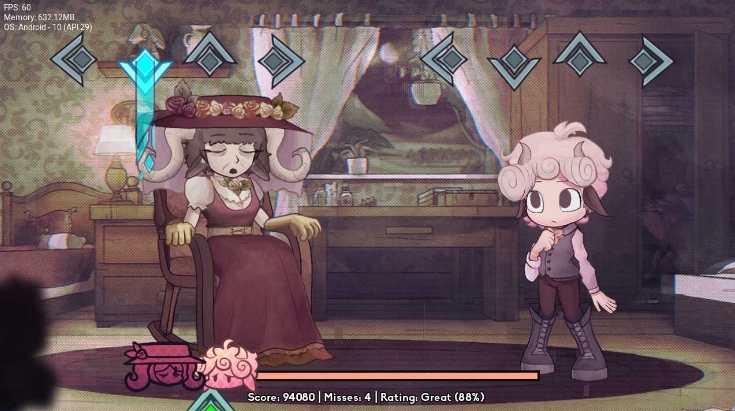735x411 pixels.
Task: Hit the player's up arrow receptor
Action: tap(580, 53)
